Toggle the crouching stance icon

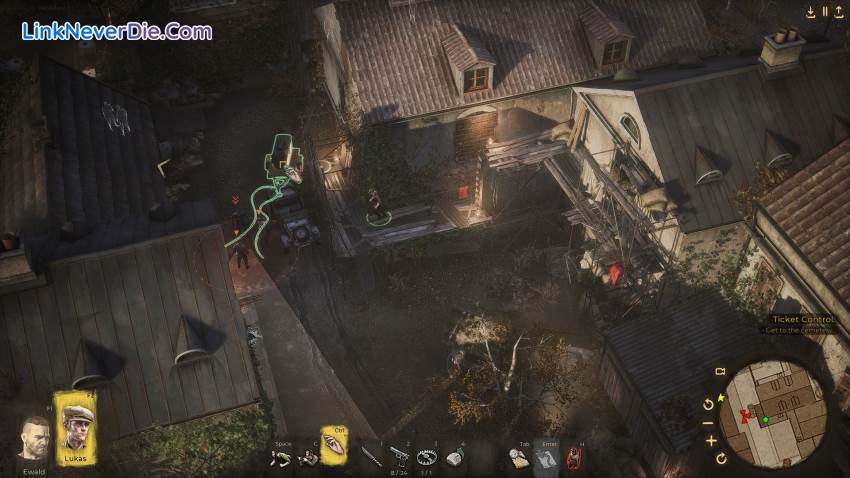282,457
